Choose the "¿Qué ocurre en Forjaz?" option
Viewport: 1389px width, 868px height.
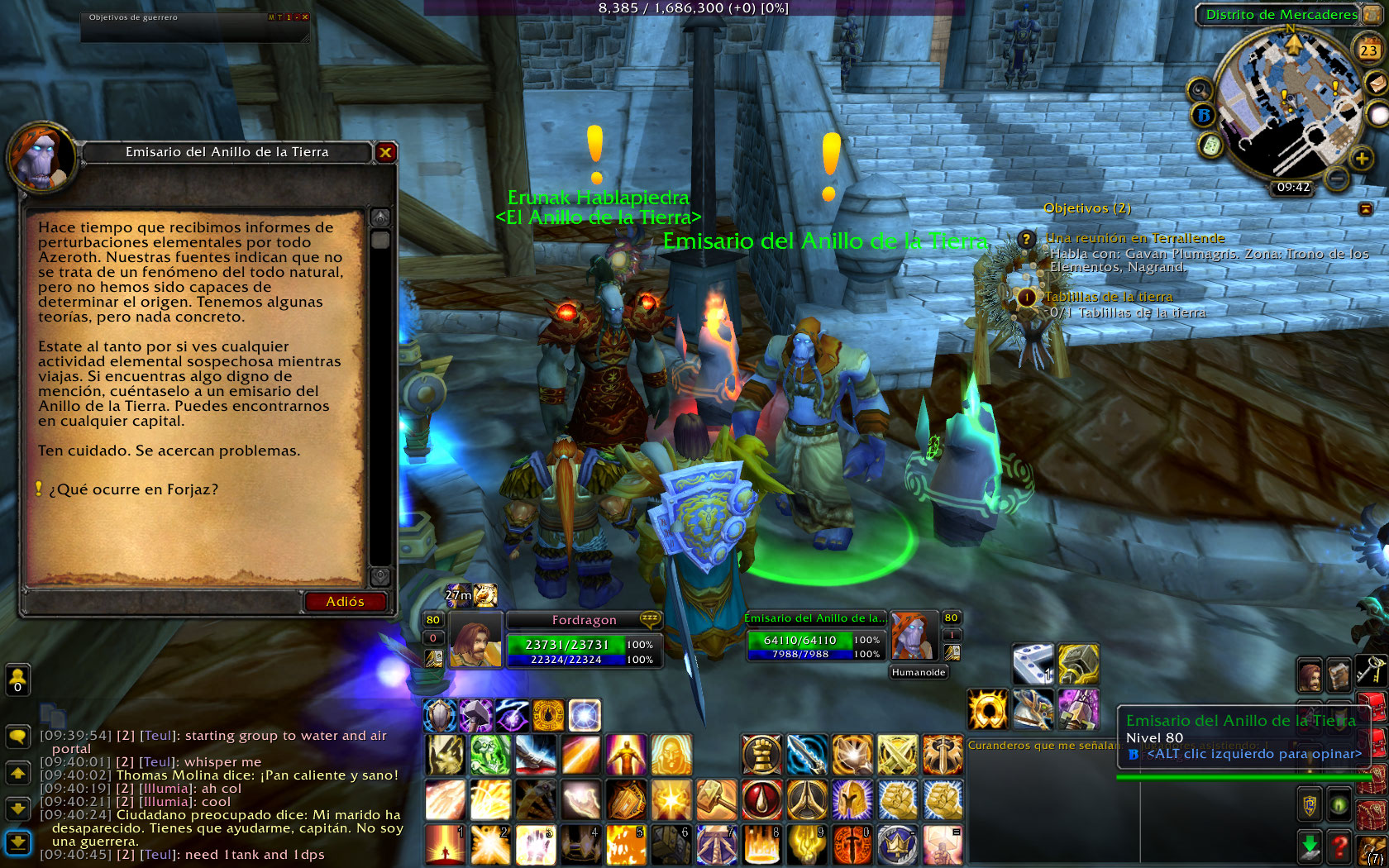[x=133, y=489]
